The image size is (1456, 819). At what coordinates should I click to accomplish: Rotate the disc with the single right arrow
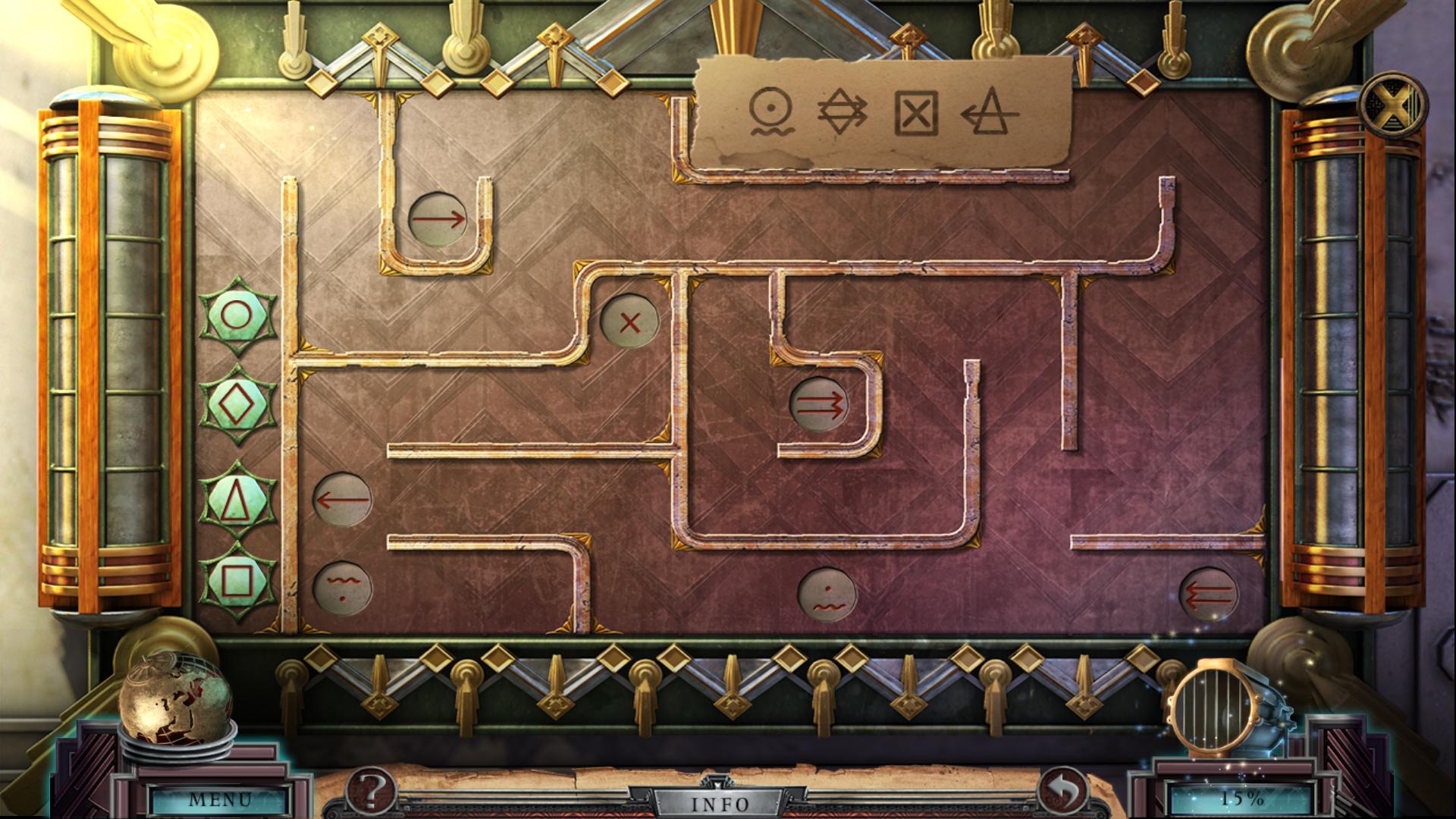440,220
